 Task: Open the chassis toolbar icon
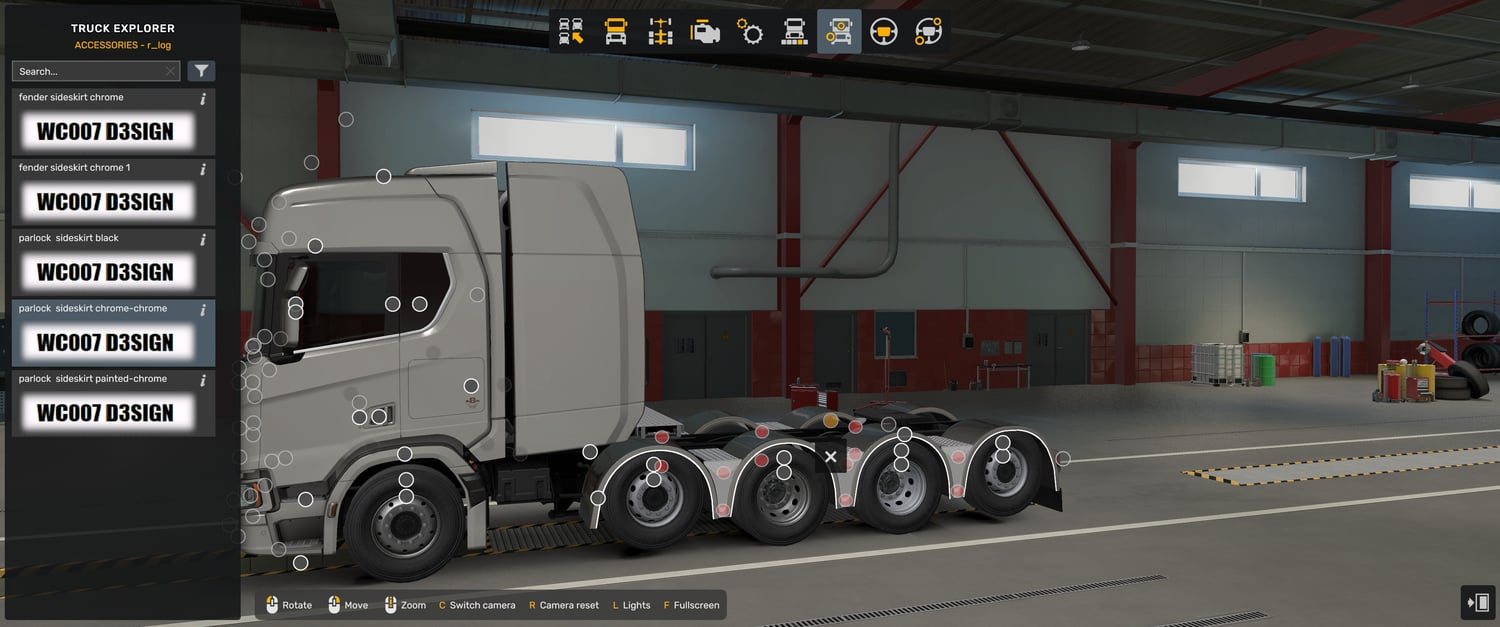660,32
